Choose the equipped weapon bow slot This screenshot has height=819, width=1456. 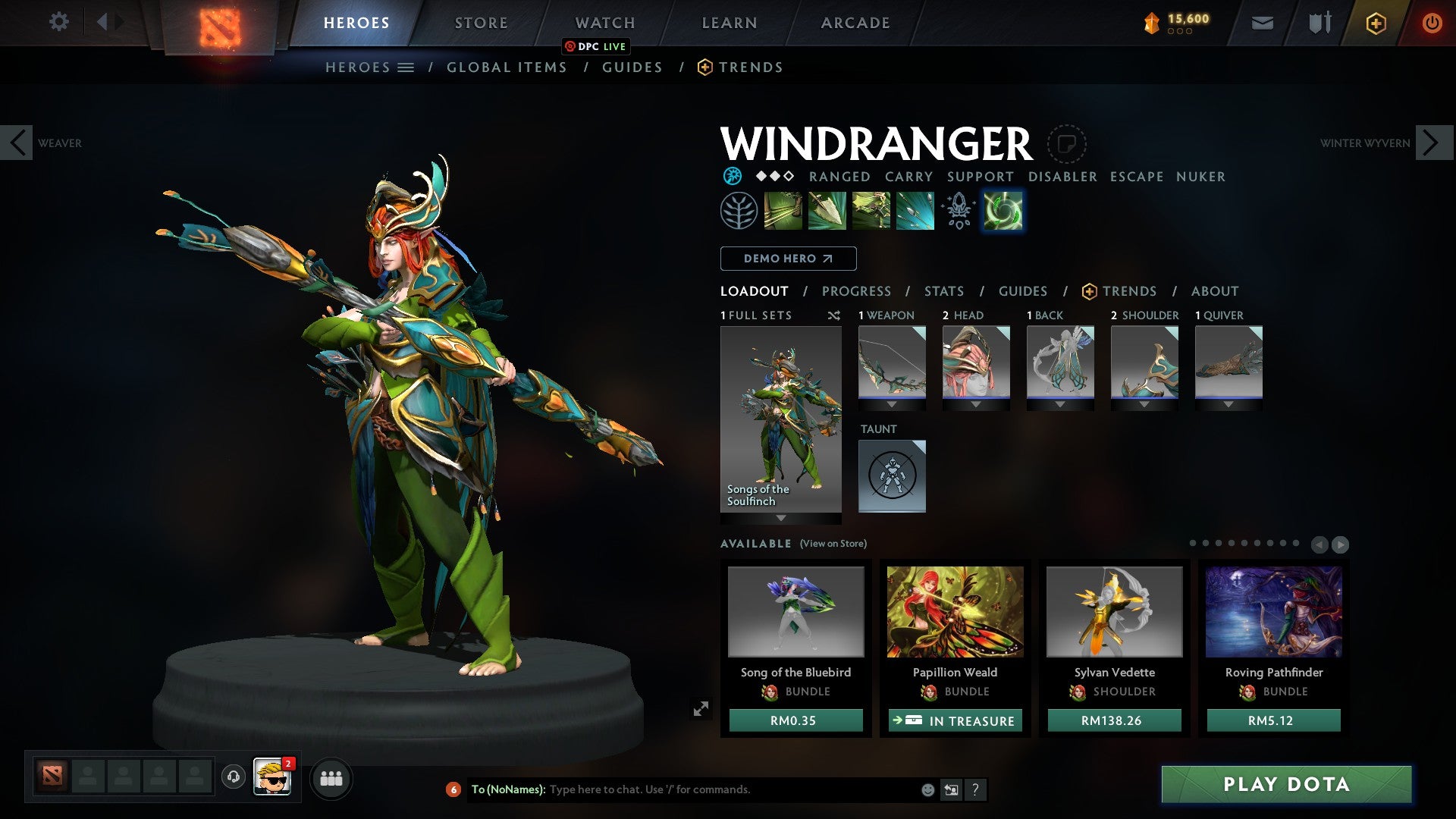[892, 362]
